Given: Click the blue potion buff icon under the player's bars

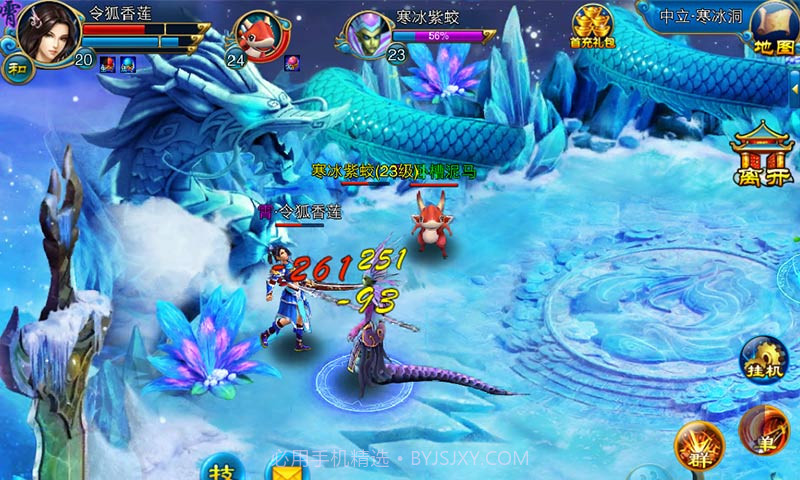Looking at the screenshot, I should 128,65.
